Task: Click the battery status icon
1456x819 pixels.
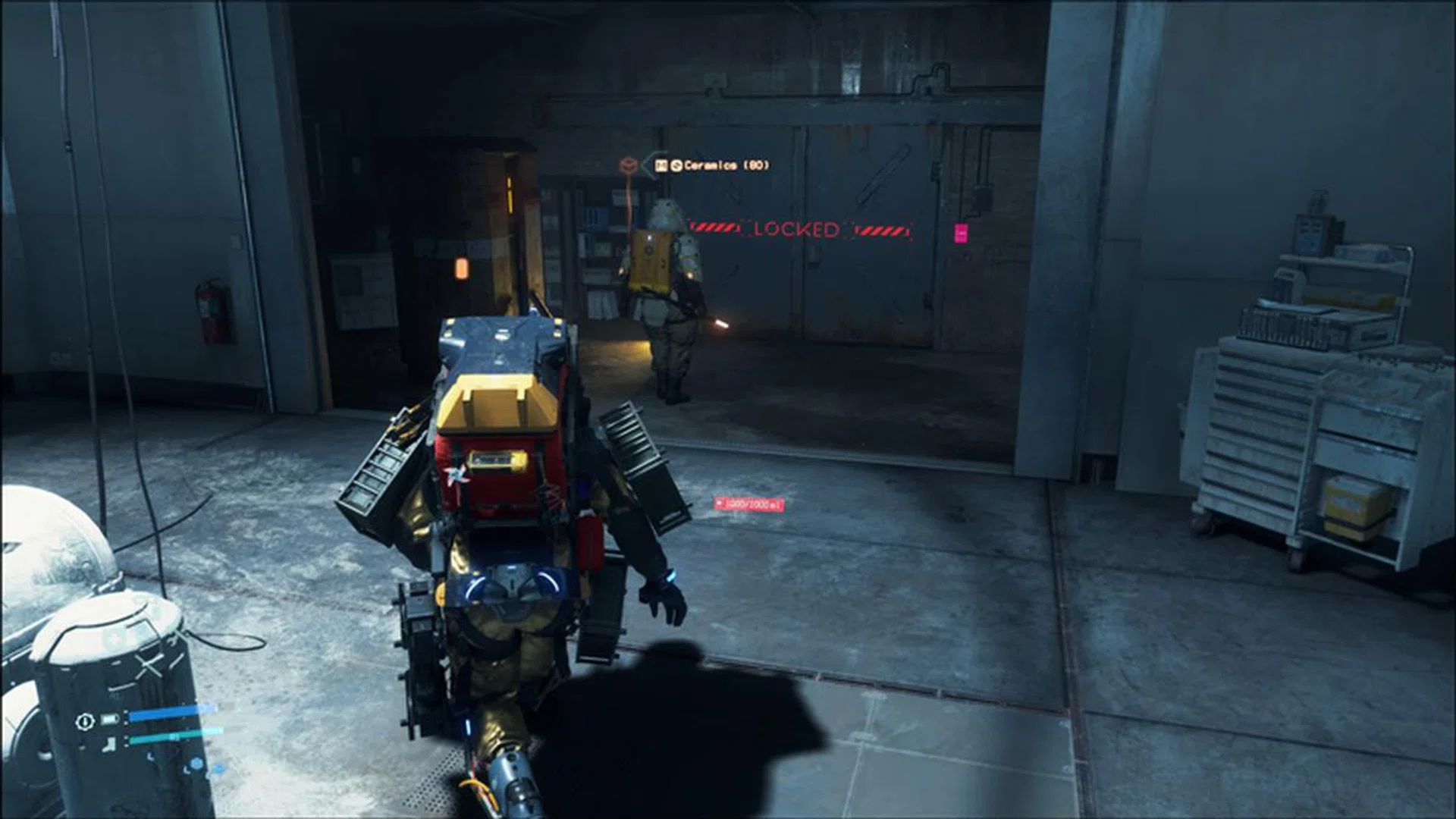Action: click(x=111, y=719)
